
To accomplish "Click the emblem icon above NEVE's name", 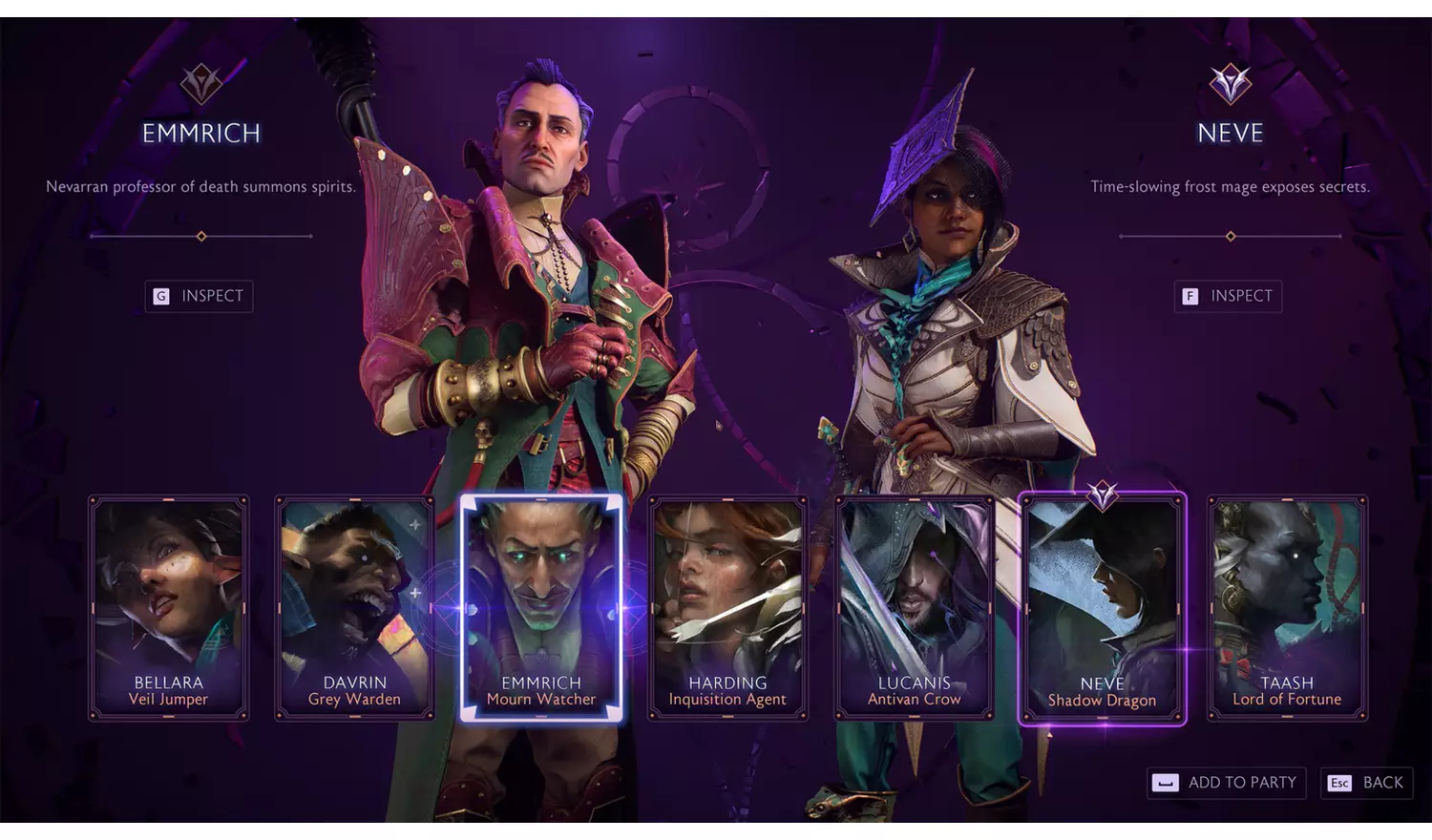I will pos(1230,84).
